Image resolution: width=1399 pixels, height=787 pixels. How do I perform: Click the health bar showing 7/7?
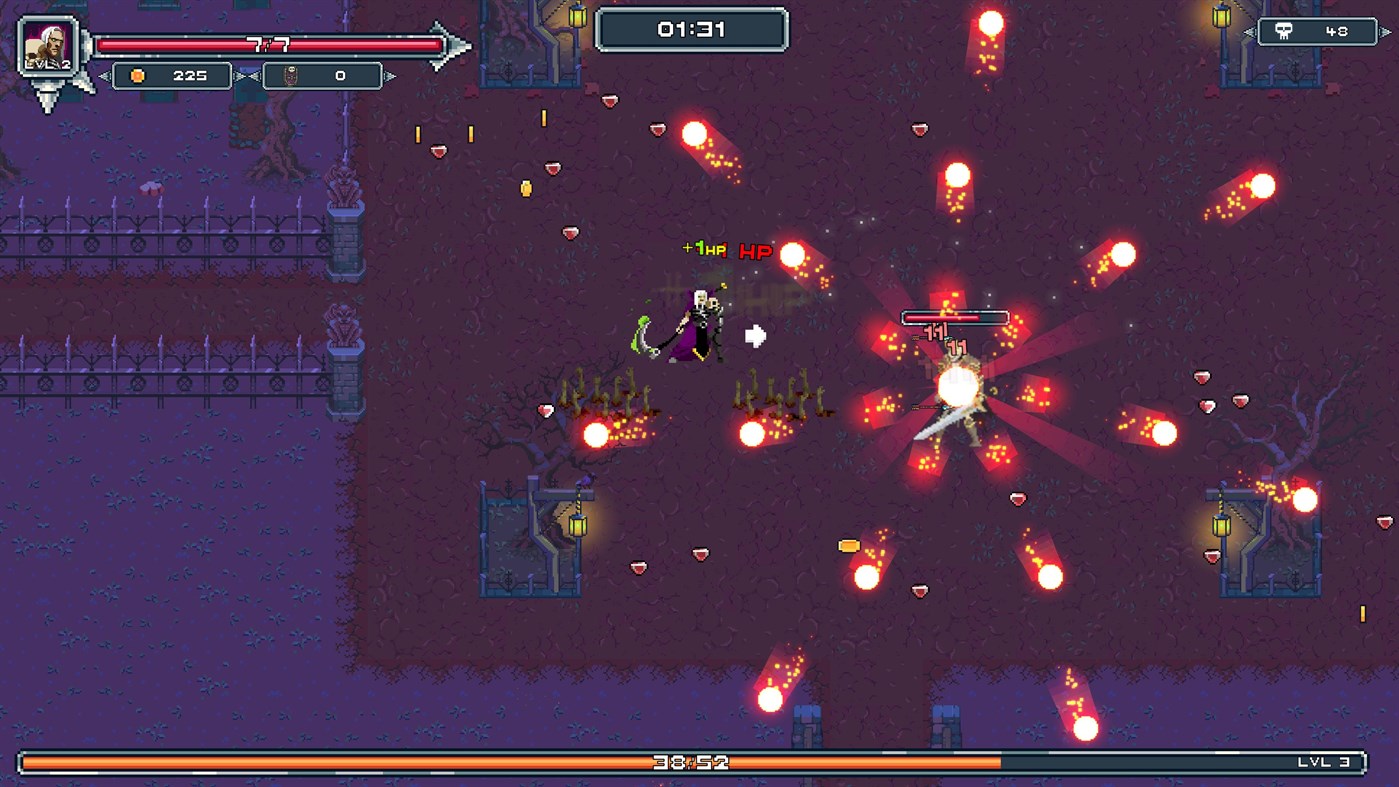pyautogui.click(x=270, y=43)
